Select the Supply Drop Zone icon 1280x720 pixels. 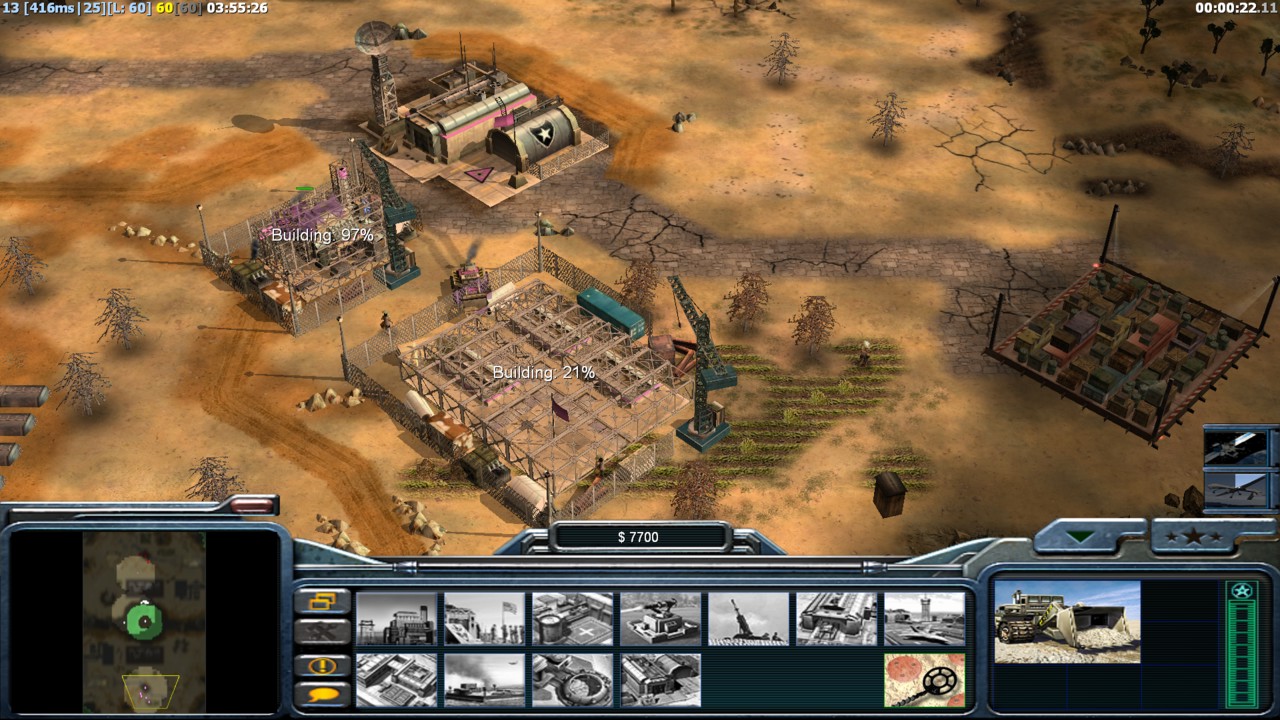pos(484,680)
